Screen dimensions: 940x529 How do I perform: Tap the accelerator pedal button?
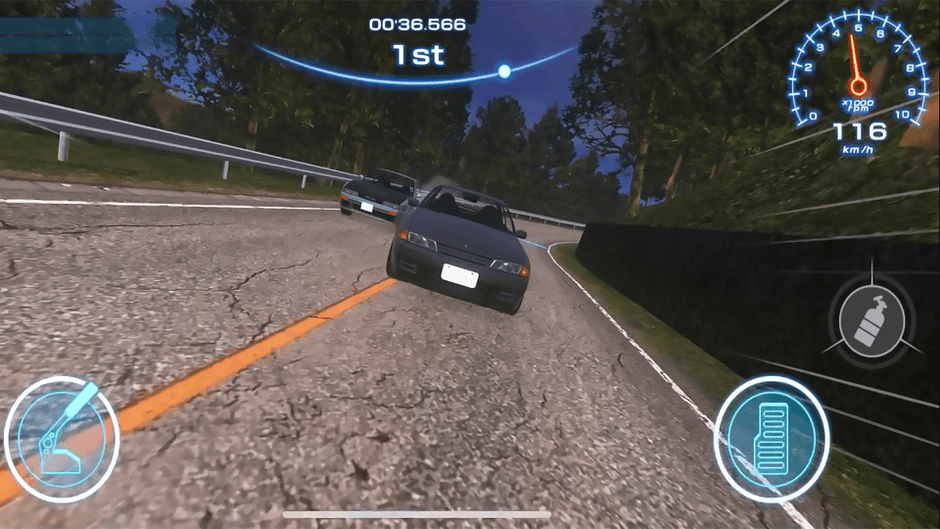771,438
